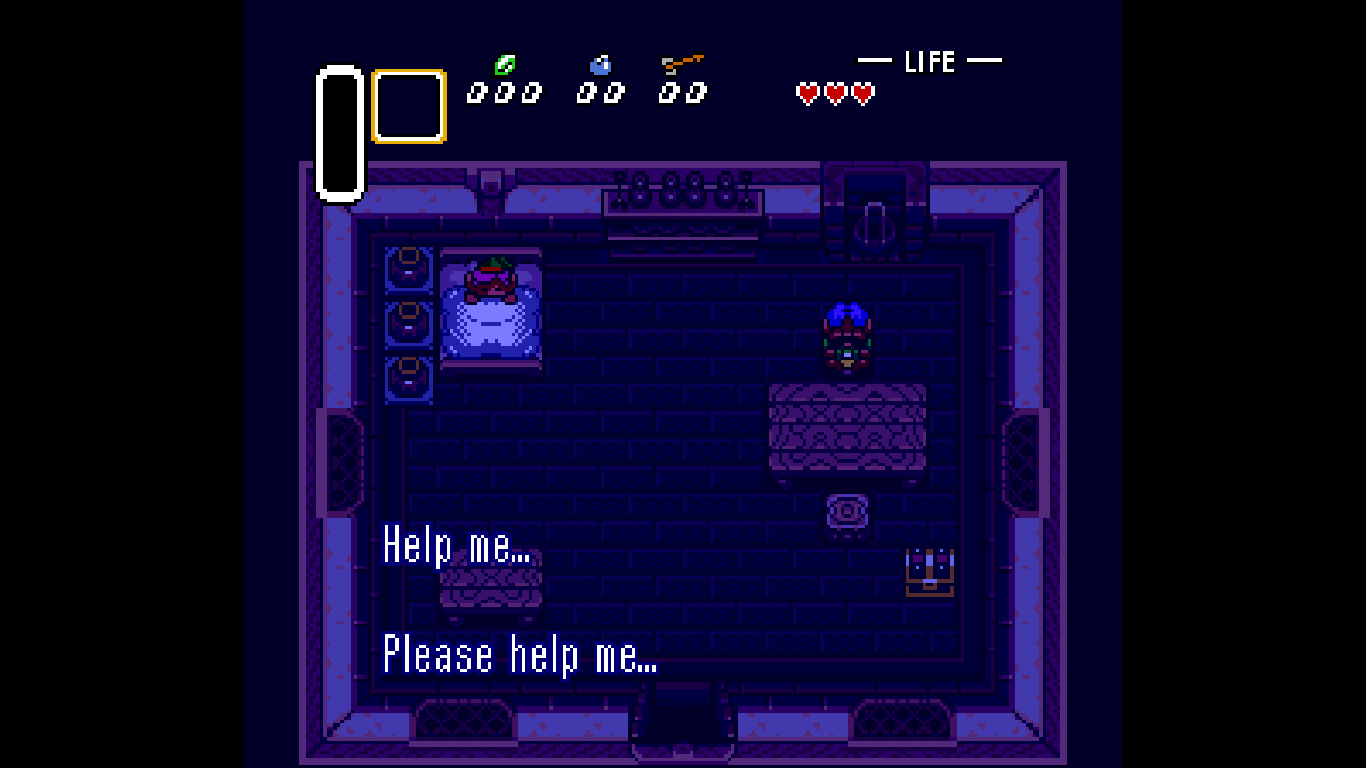Click the first heart in the LIFE meter

click(806, 94)
